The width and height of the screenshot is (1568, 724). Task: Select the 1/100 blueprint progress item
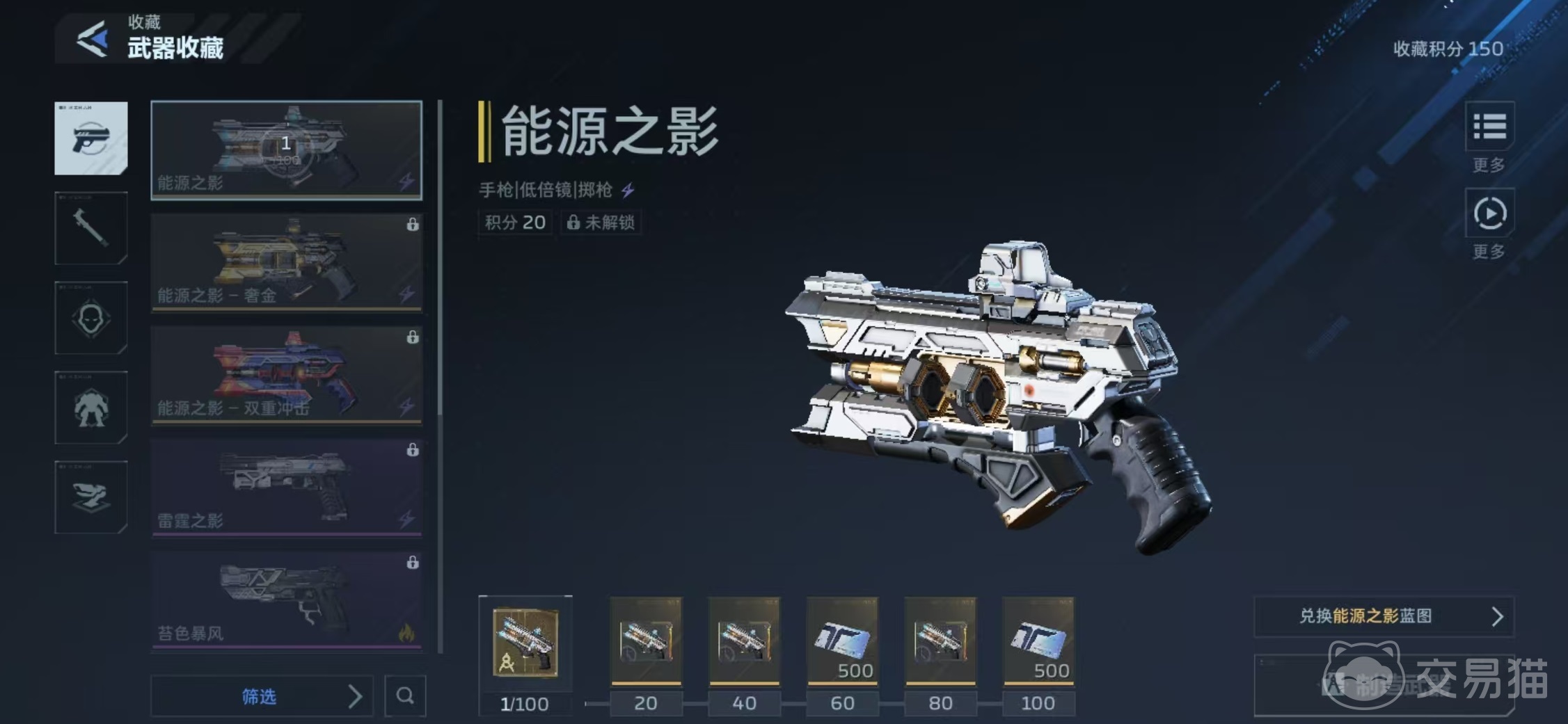coord(525,643)
